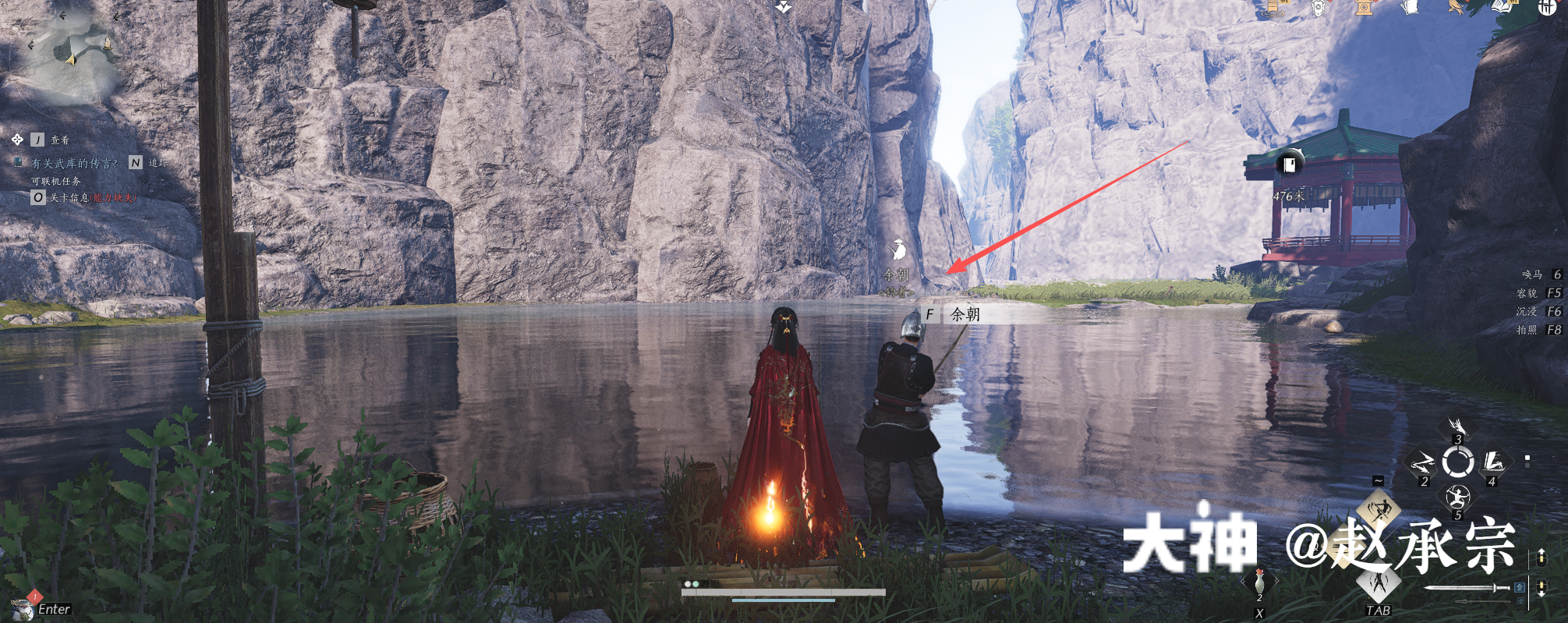Open the white shield emblem menu icon
The height and width of the screenshot is (623, 1568).
(x=1318, y=8)
